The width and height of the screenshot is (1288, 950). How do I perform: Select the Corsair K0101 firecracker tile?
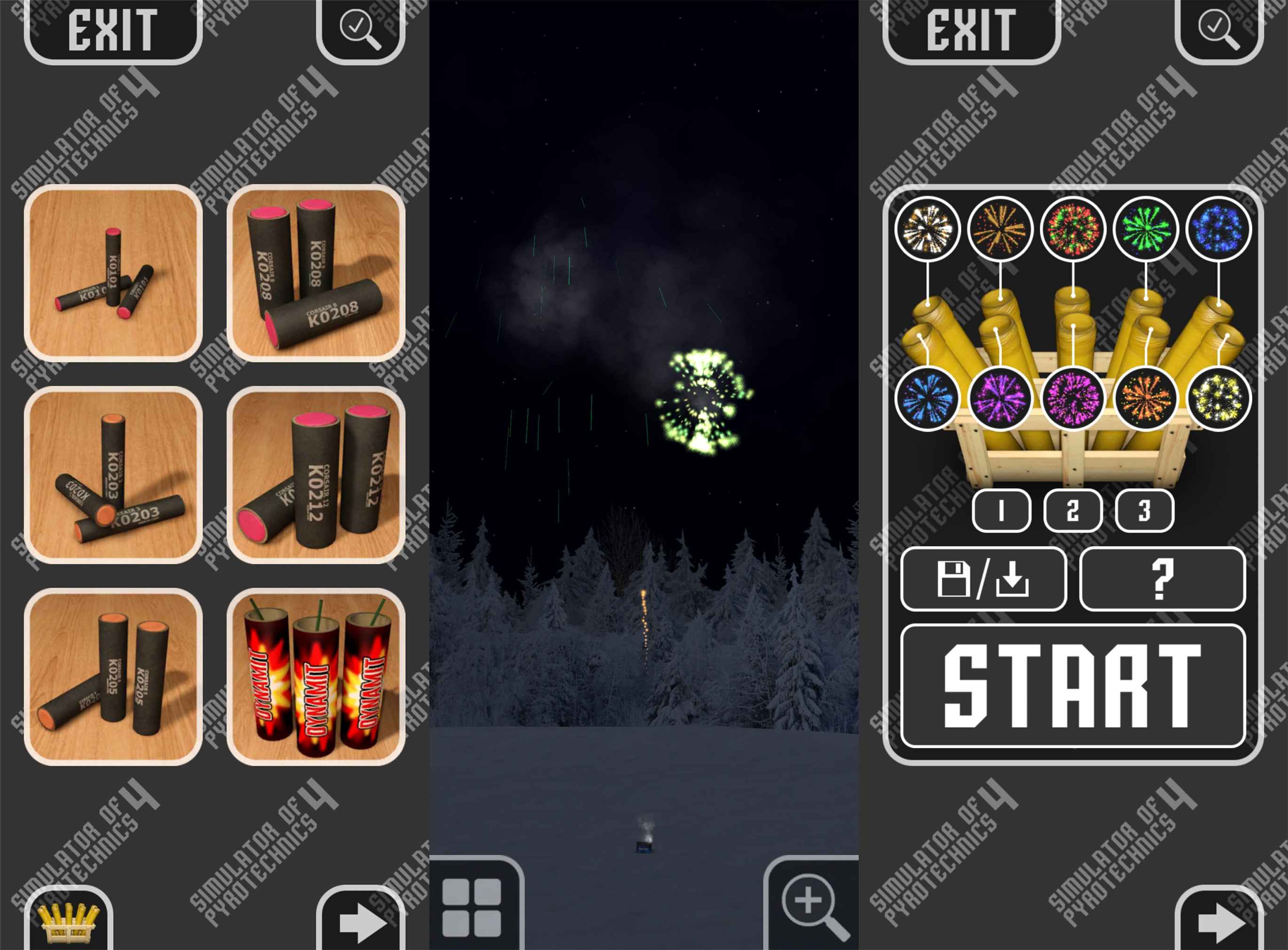pyautogui.click(x=113, y=273)
